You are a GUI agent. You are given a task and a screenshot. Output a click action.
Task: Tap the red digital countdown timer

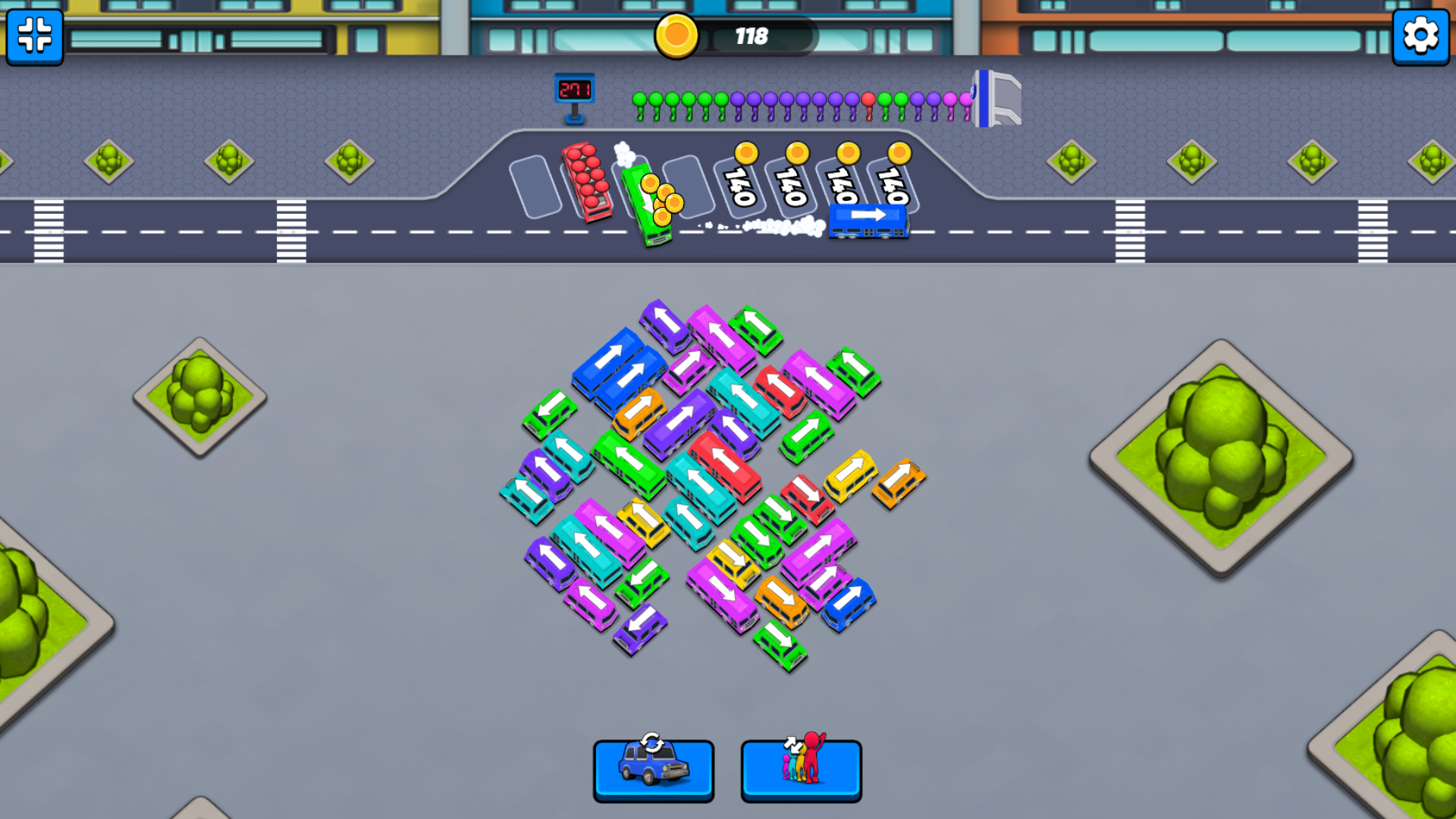point(576,87)
